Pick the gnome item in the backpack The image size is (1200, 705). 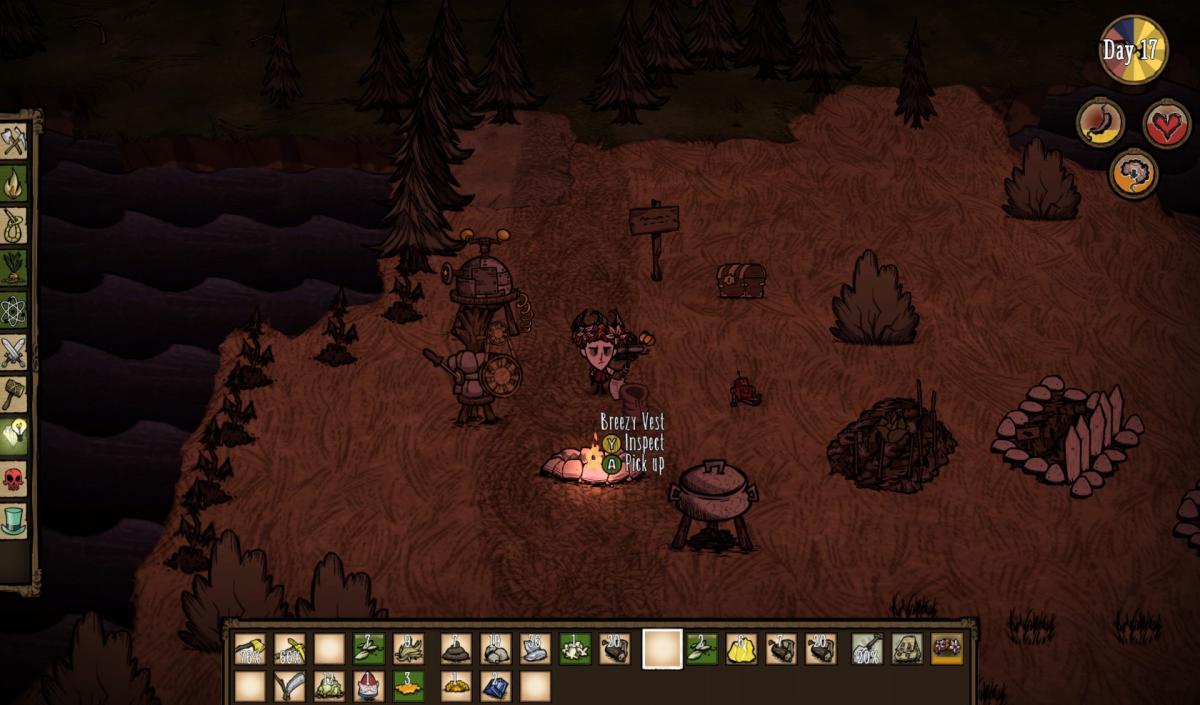368,686
